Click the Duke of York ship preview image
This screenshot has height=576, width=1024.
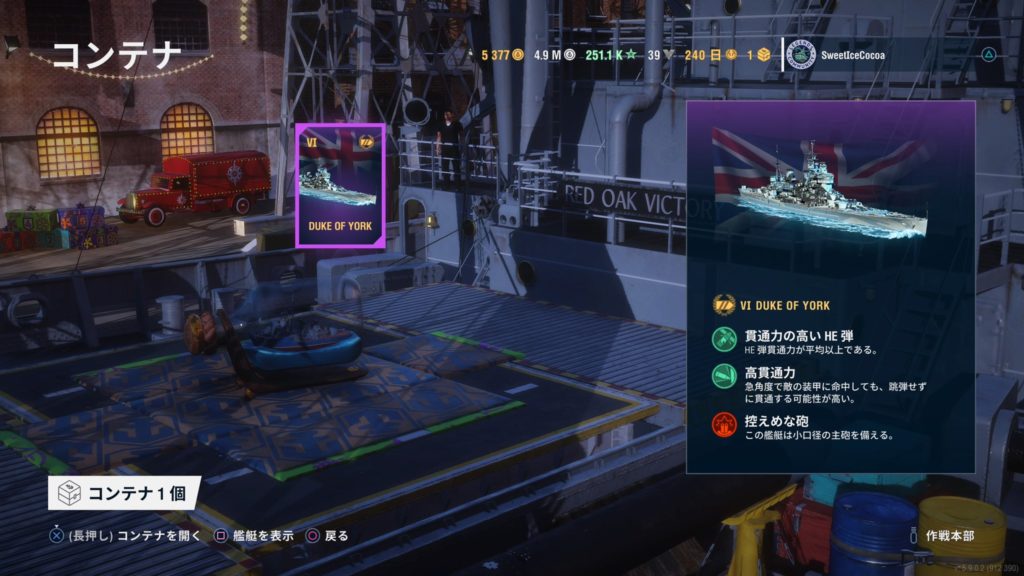point(819,188)
